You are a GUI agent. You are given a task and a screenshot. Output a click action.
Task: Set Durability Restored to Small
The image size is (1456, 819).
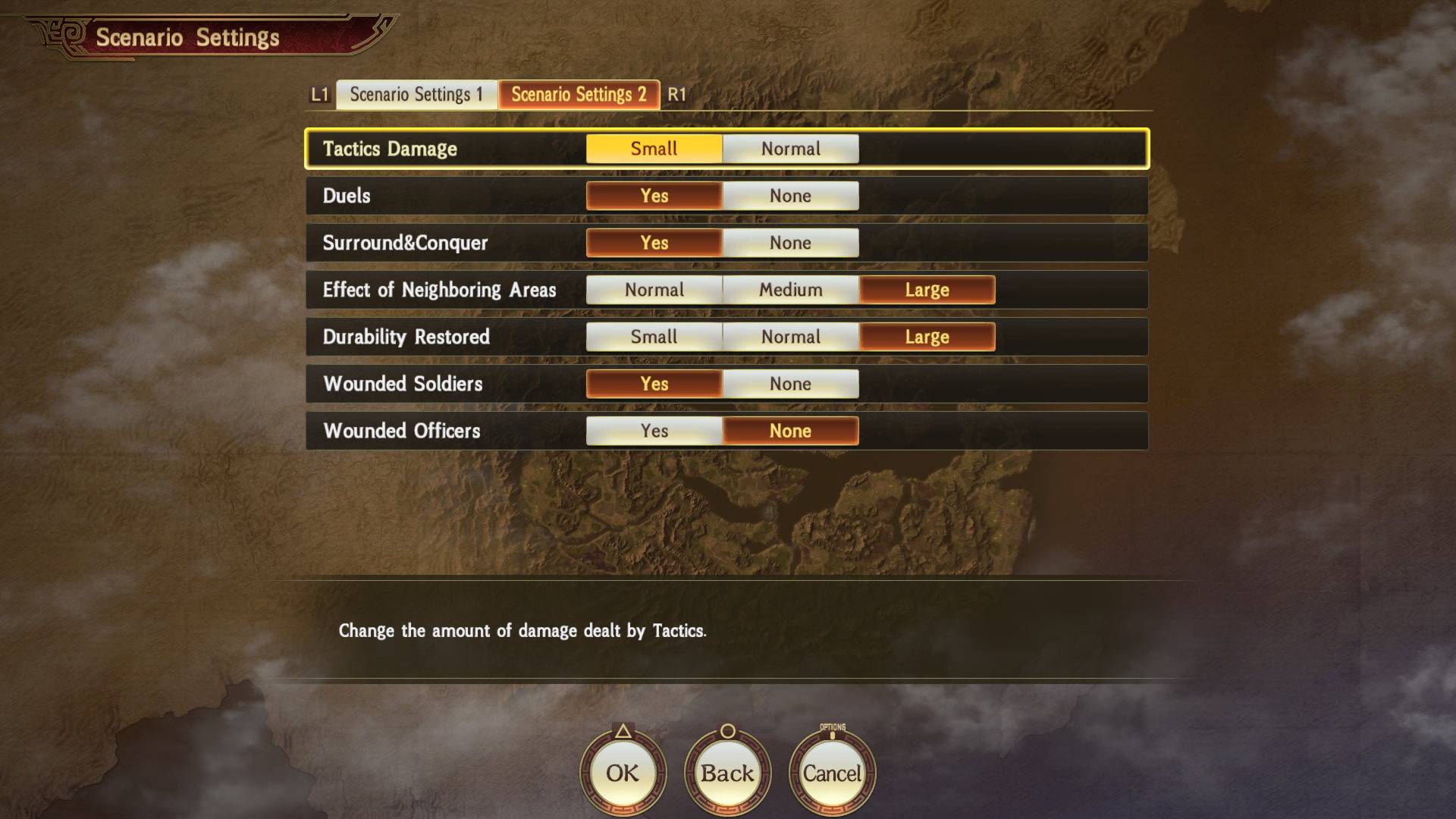coord(654,337)
